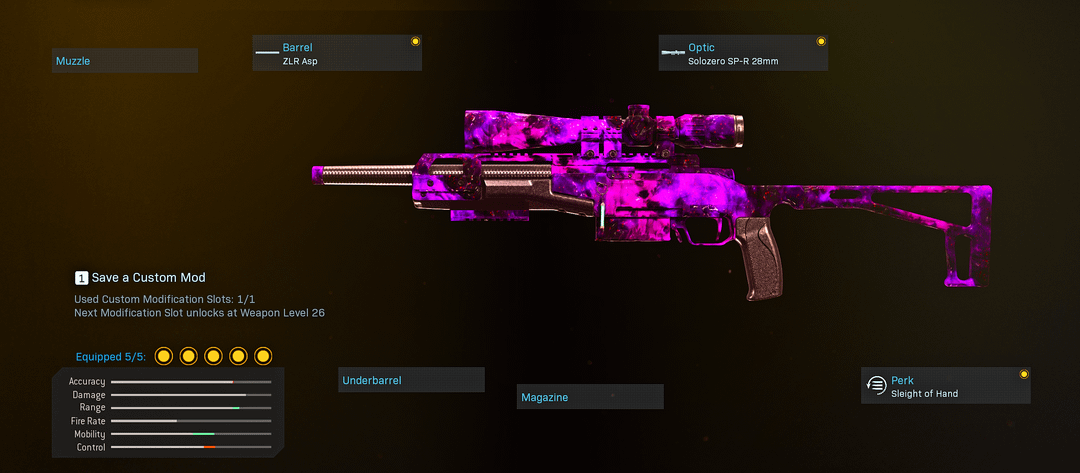This screenshot has width=1080, height=473.
Task: Open the Optic slot with Solozero SP-R 28mm
Action: (742, 54)
